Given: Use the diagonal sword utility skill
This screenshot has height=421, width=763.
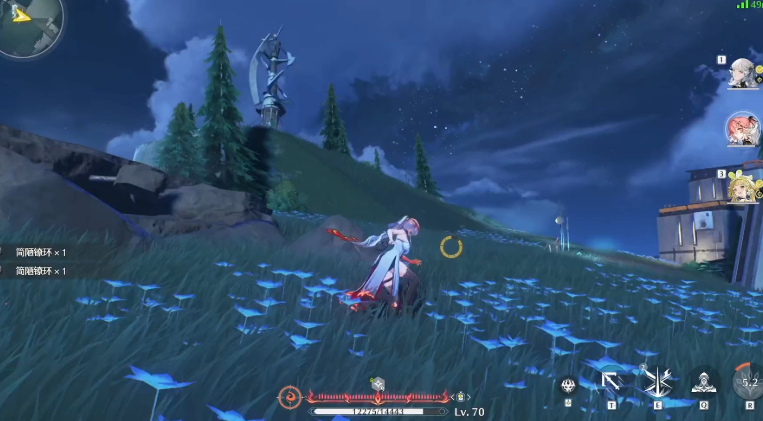Looking at the screenshot, I should (x=612, y=382).
